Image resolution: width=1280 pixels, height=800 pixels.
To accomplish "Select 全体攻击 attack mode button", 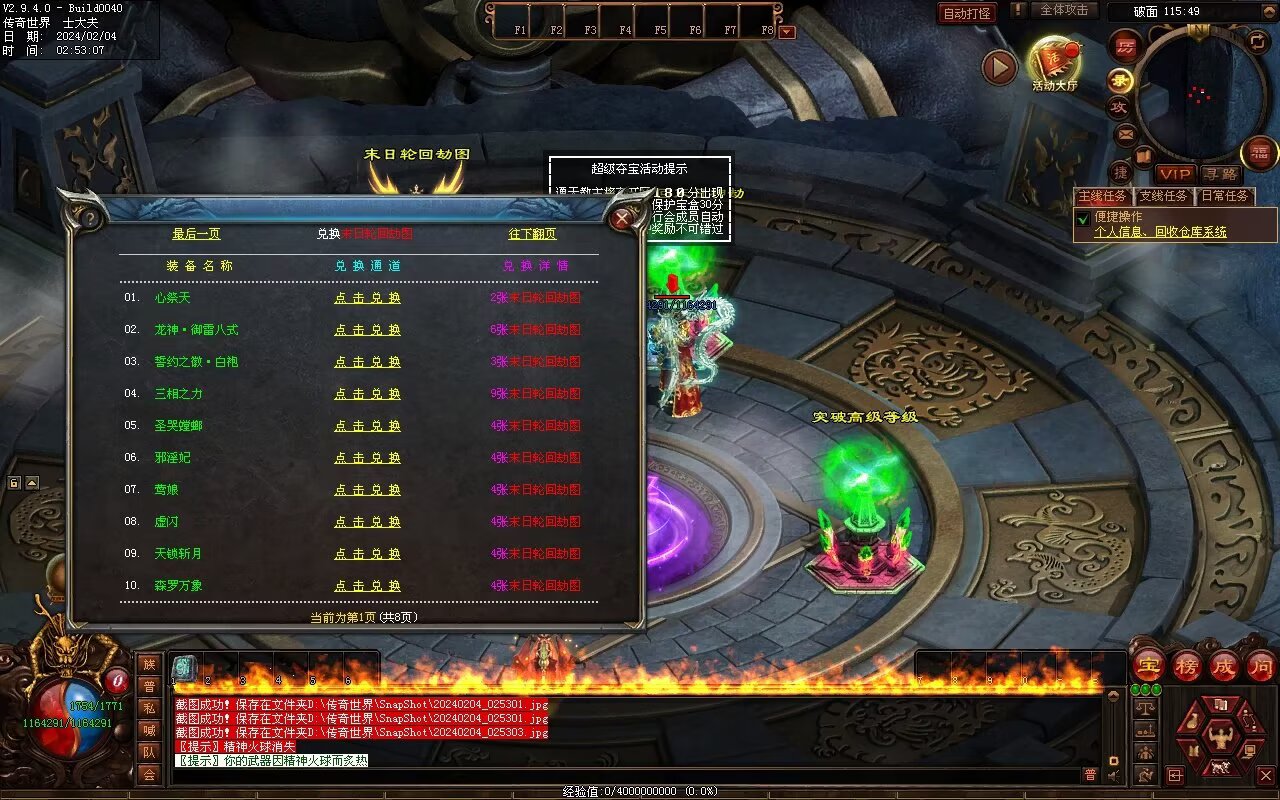I will coord(1063,10).
